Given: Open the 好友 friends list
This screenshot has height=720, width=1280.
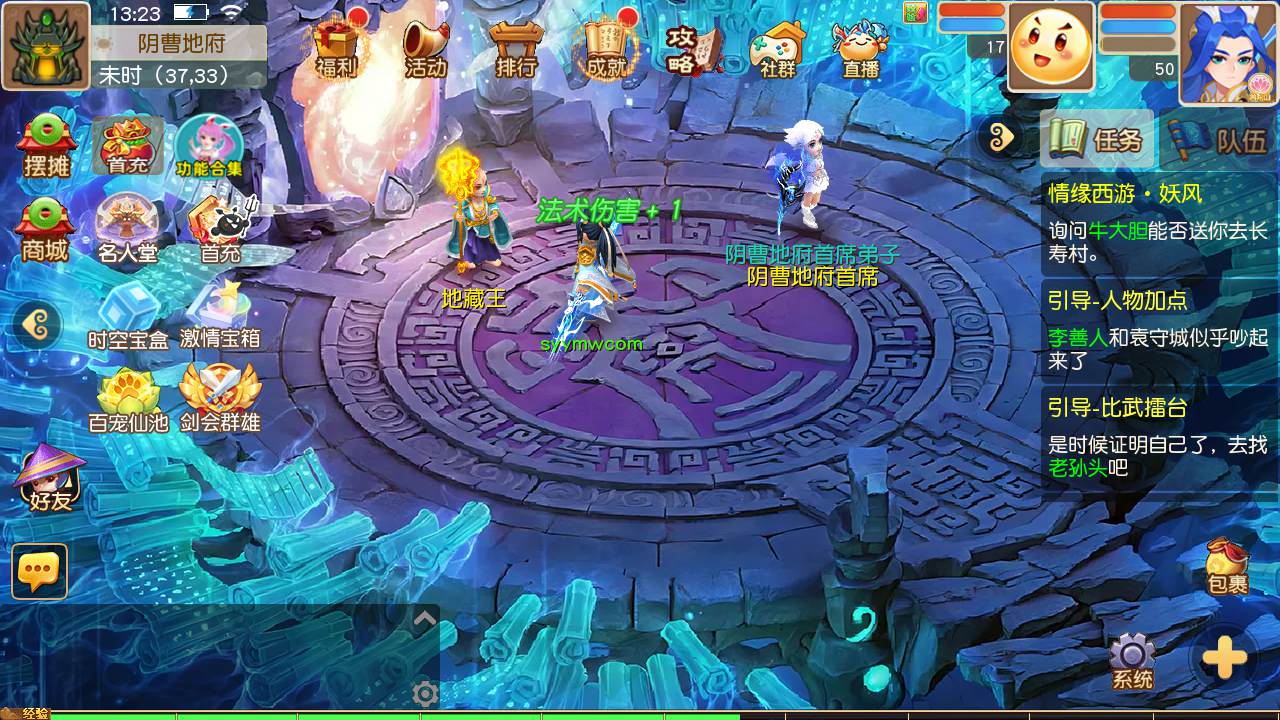Looking at the screenshot, I should point(50,480).
